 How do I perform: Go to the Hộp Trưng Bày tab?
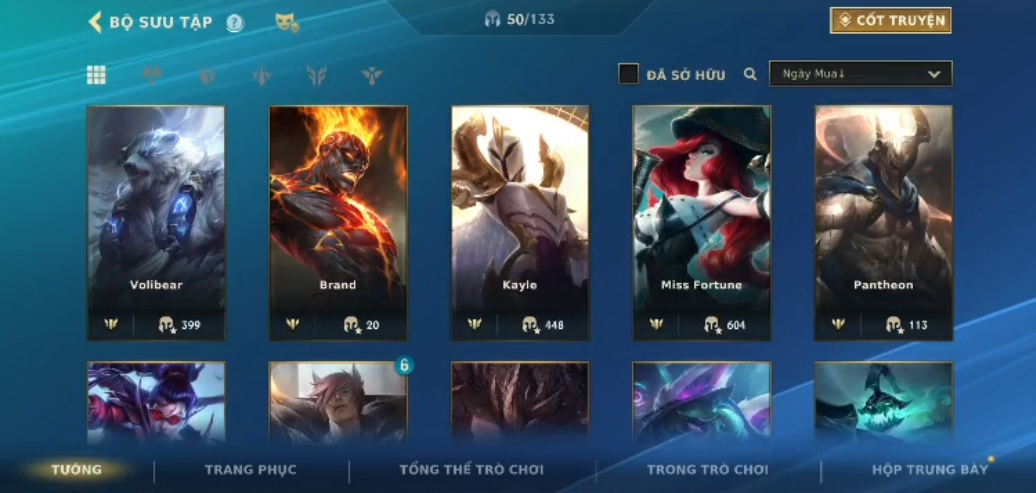tap(930, 470)
